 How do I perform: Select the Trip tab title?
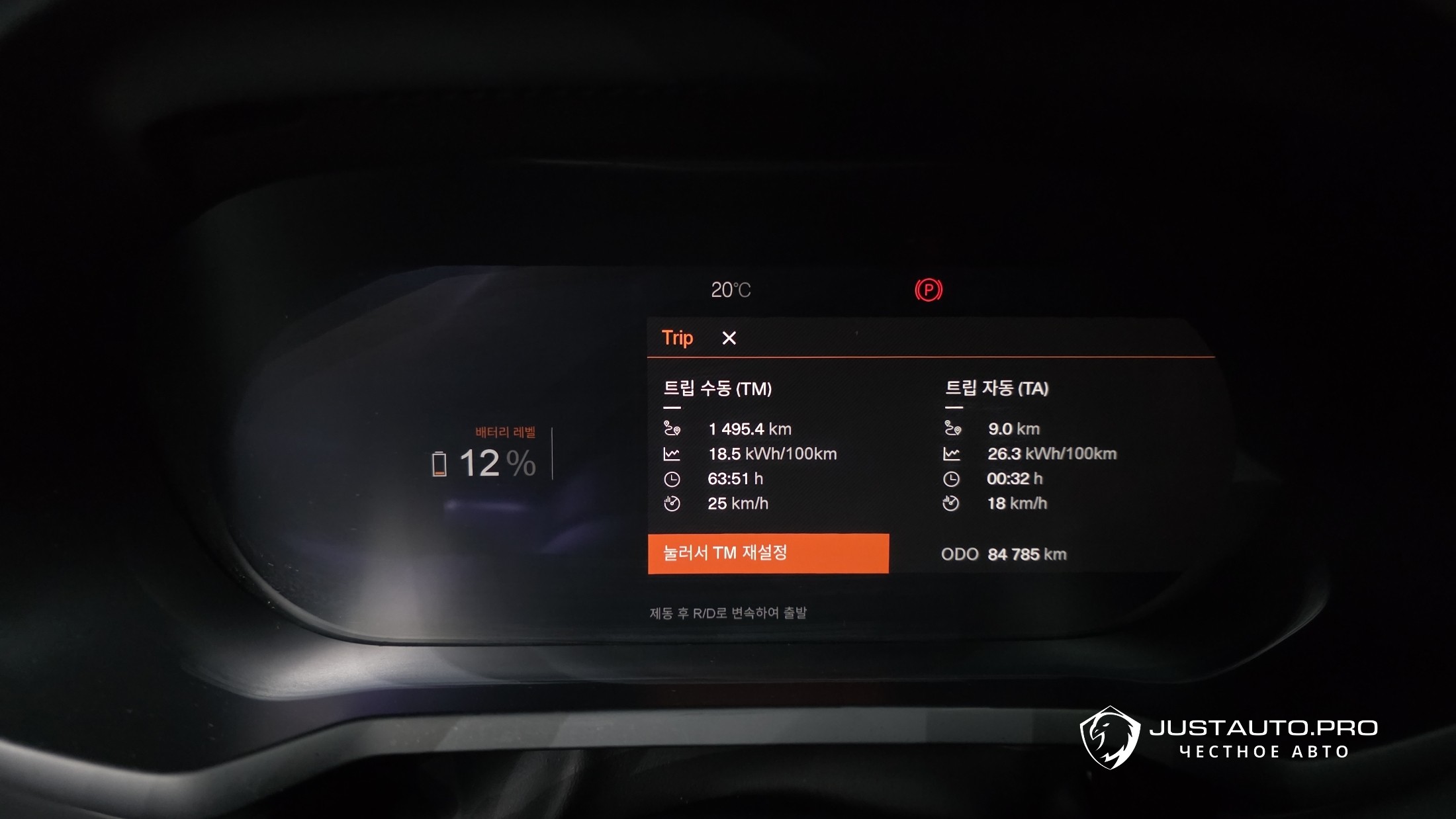[677, 338]
